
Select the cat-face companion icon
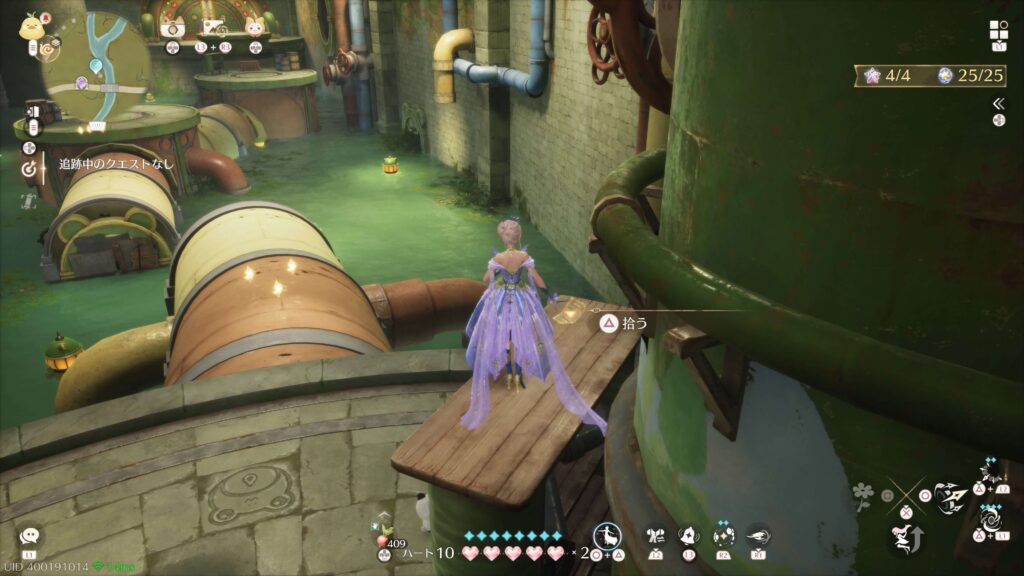[x=255, y=28]
